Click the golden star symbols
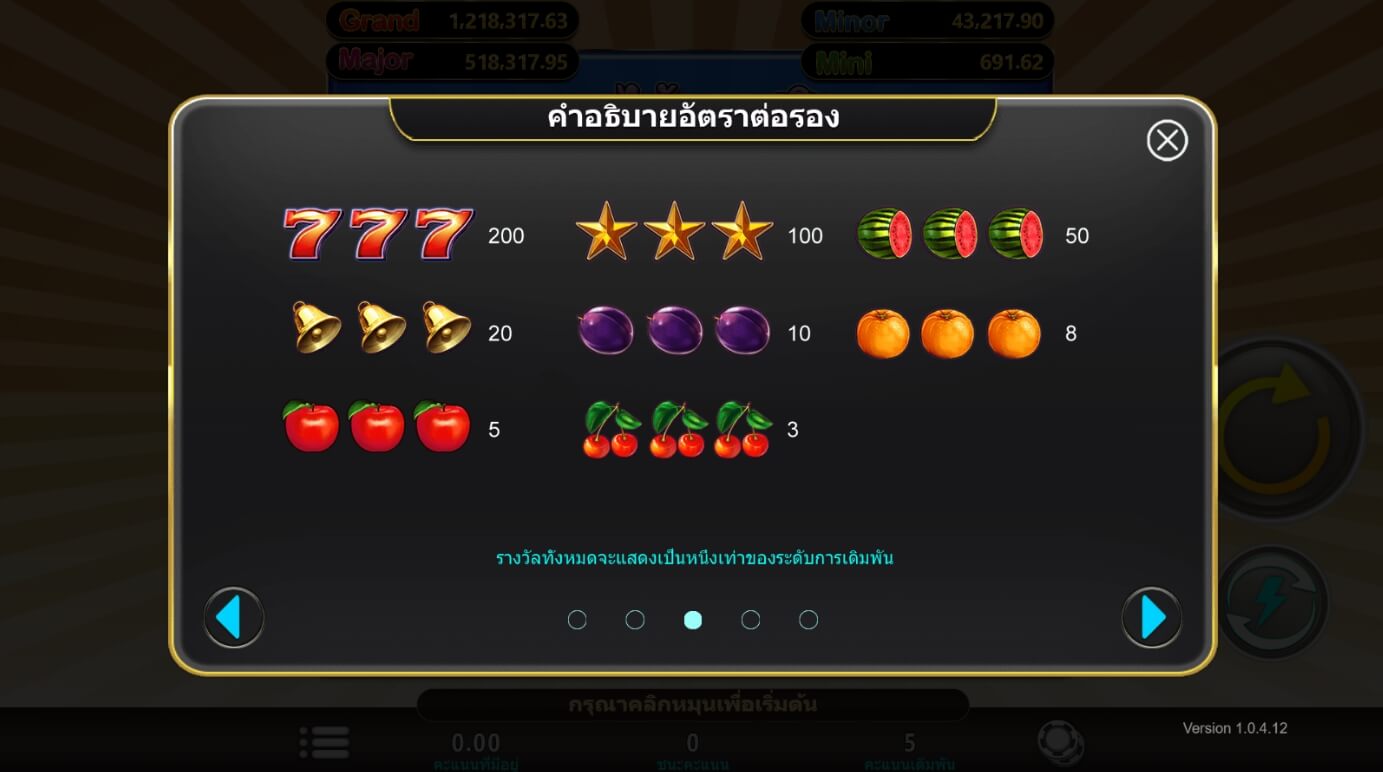 coord(670,234)
